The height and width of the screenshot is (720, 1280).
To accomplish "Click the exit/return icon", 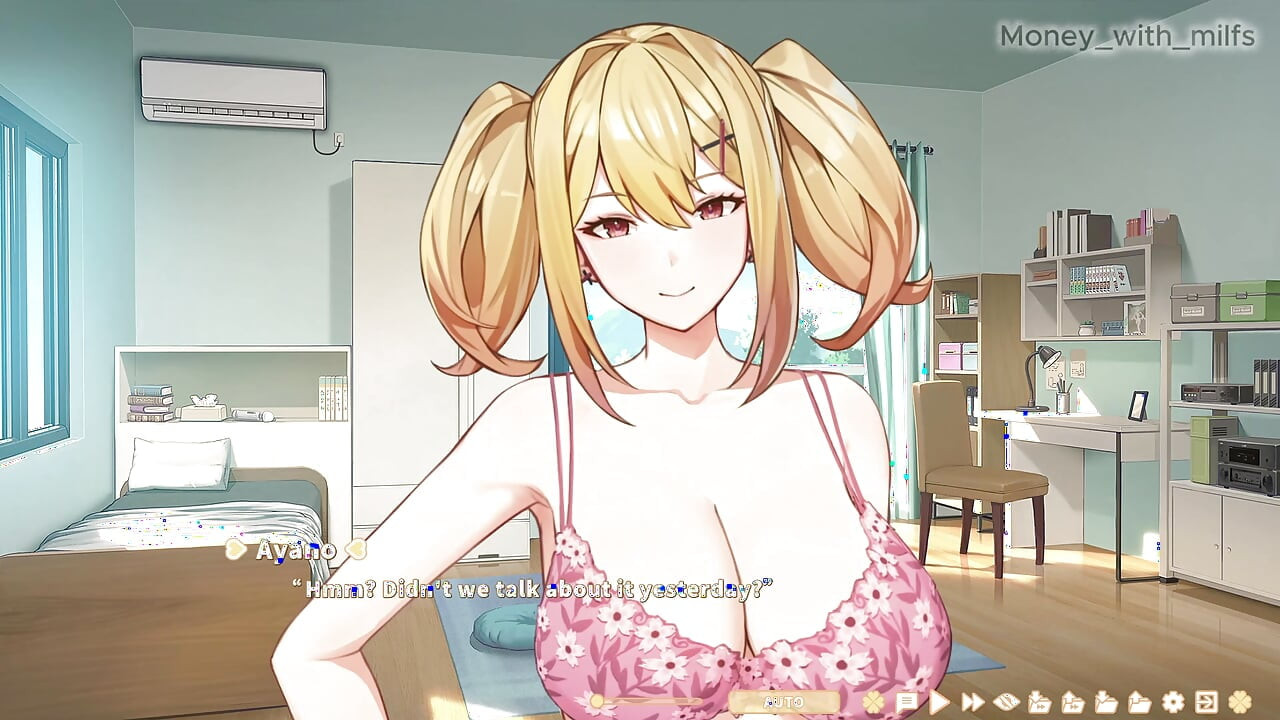I will pyautogui.click(x=1208, y=701).
